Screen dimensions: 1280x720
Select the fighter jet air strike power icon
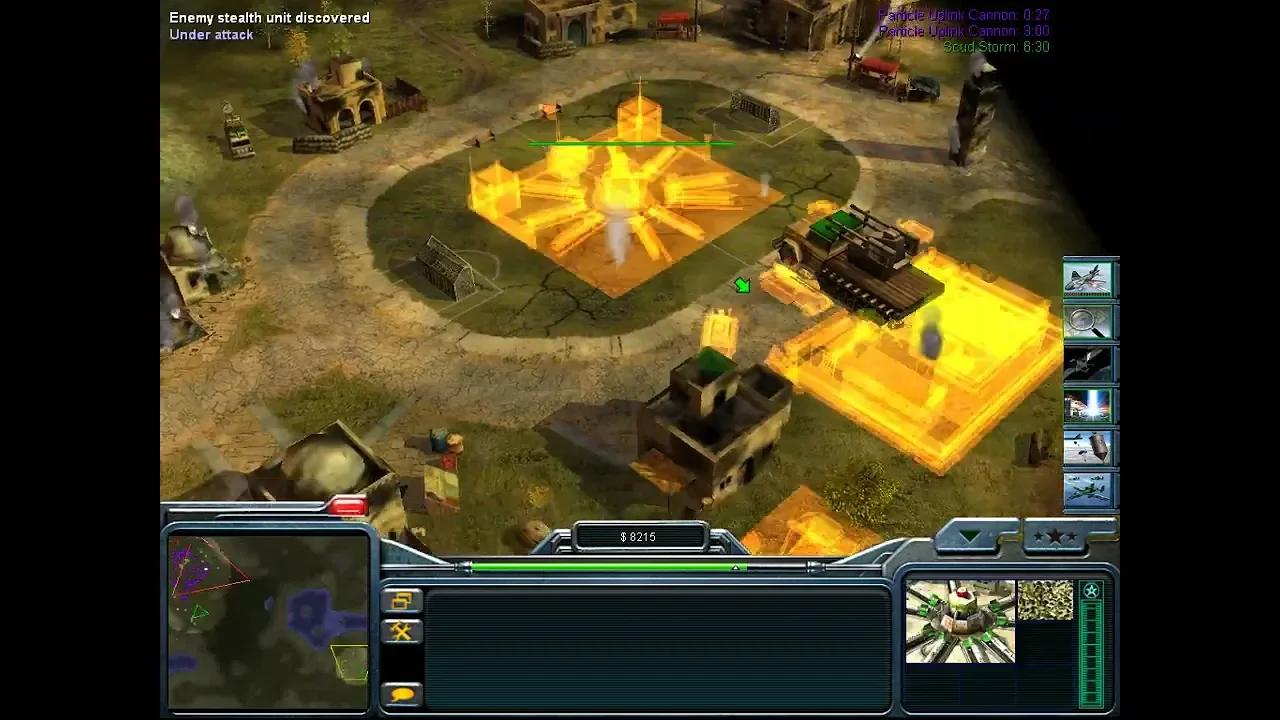click(1090, 280)
